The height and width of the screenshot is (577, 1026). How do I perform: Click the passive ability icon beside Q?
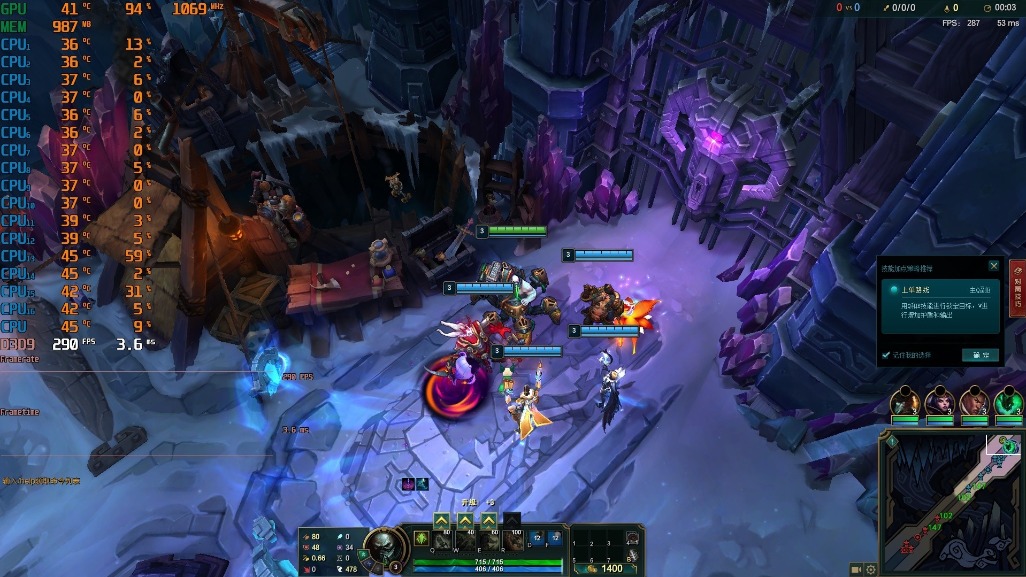point(421,538)
